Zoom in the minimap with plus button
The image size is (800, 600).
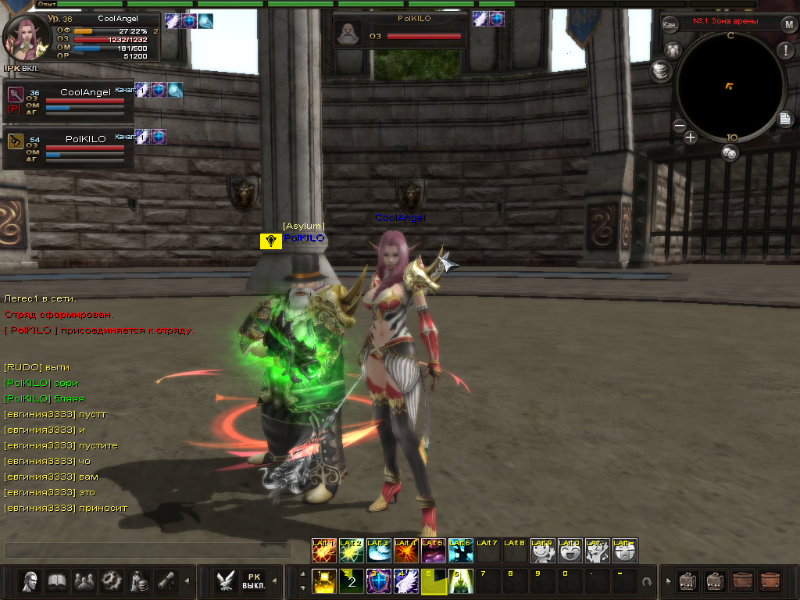[x=691, y=137]
